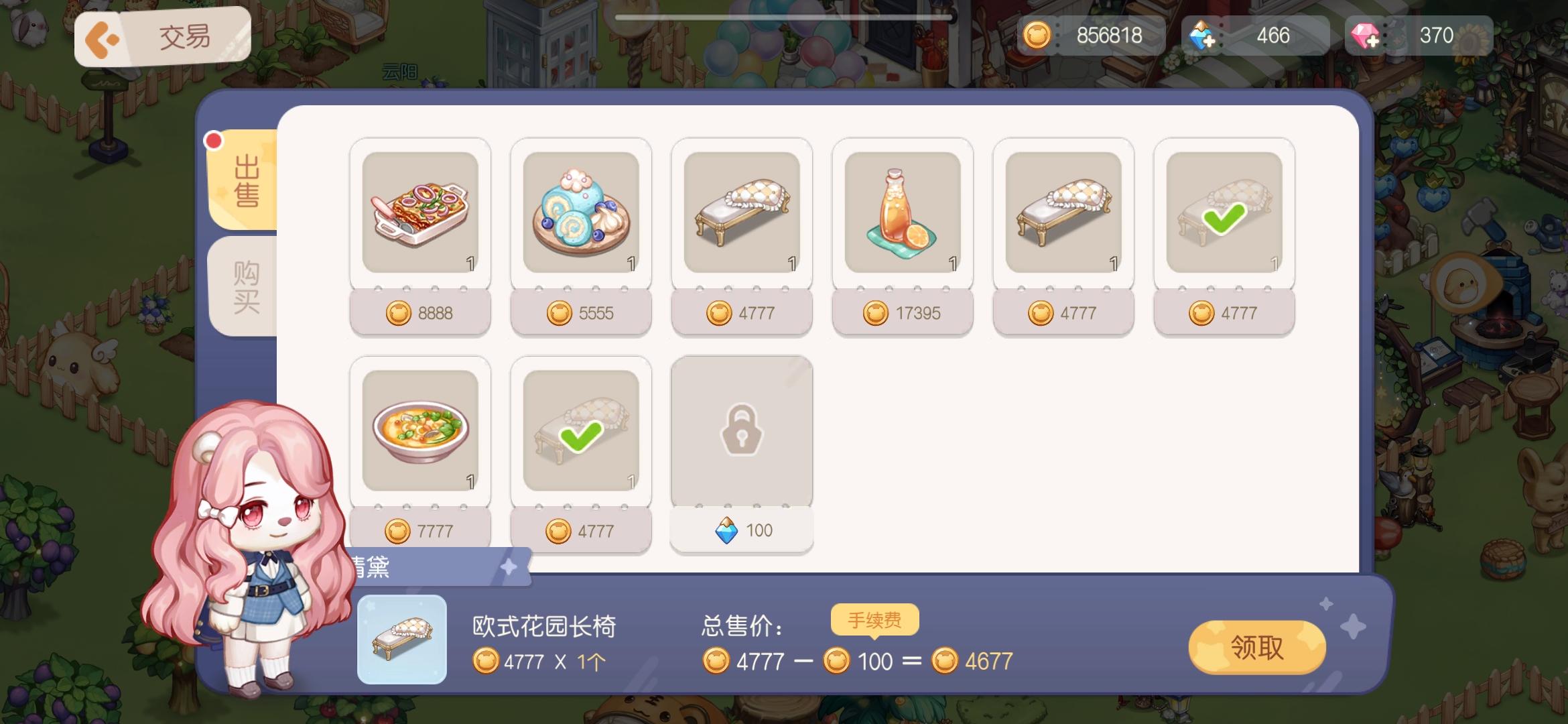
Task: Open the 手续费 fee tooltip
Action: (874, 620)
